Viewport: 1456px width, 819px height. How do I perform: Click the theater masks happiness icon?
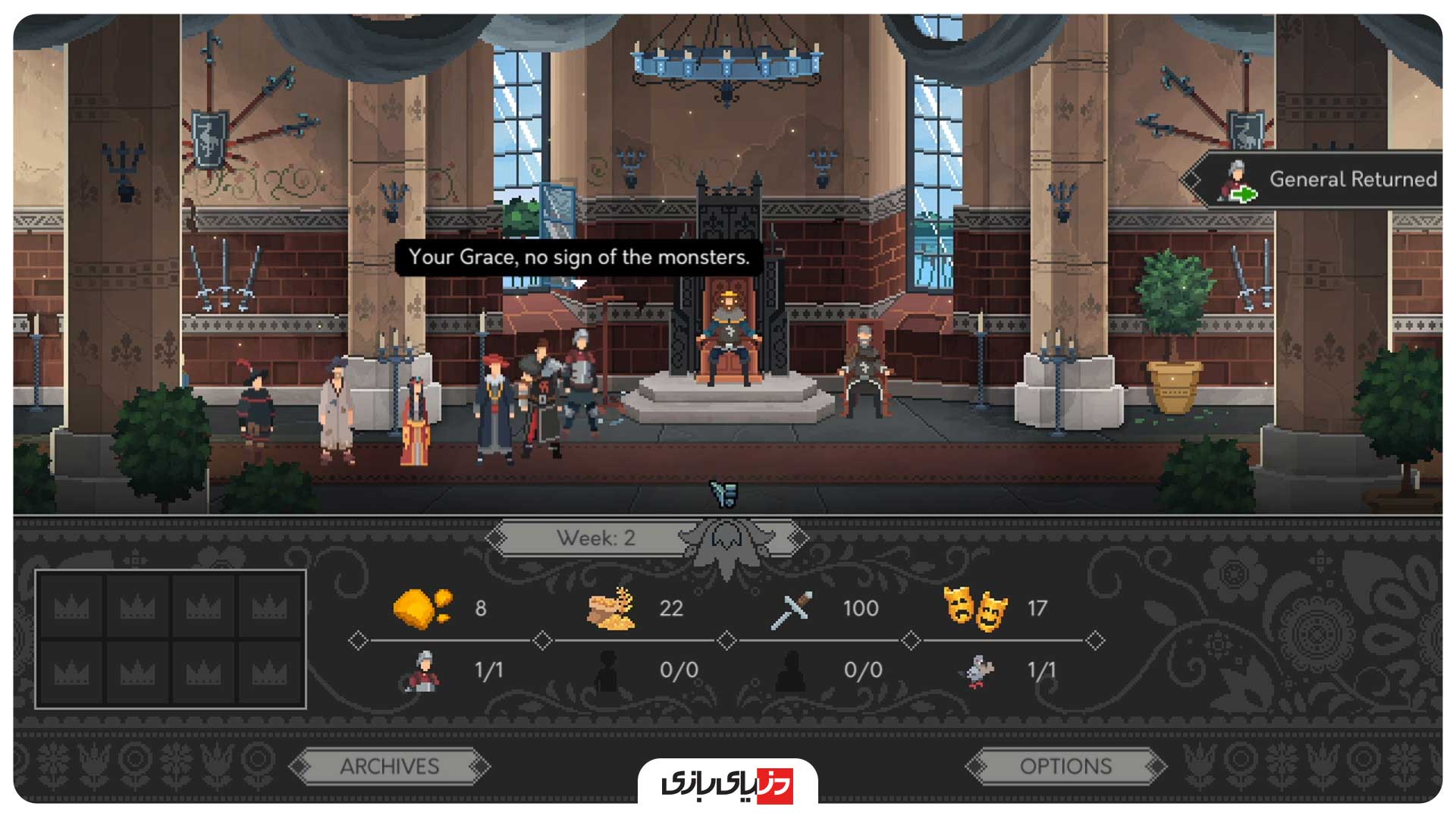pyautogui.click(x=975, y=608)
